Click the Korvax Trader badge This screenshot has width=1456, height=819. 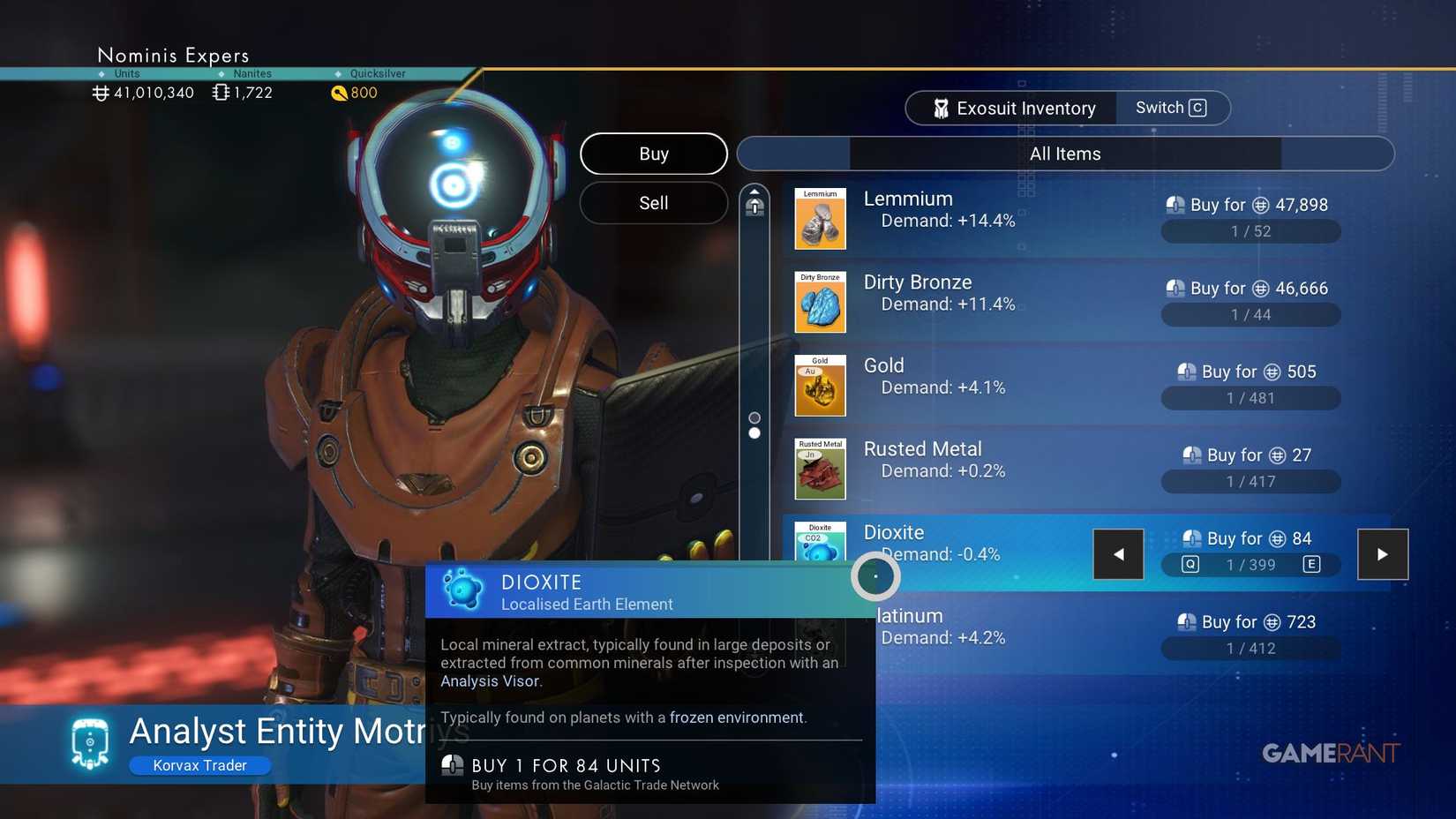click(199, 765)
